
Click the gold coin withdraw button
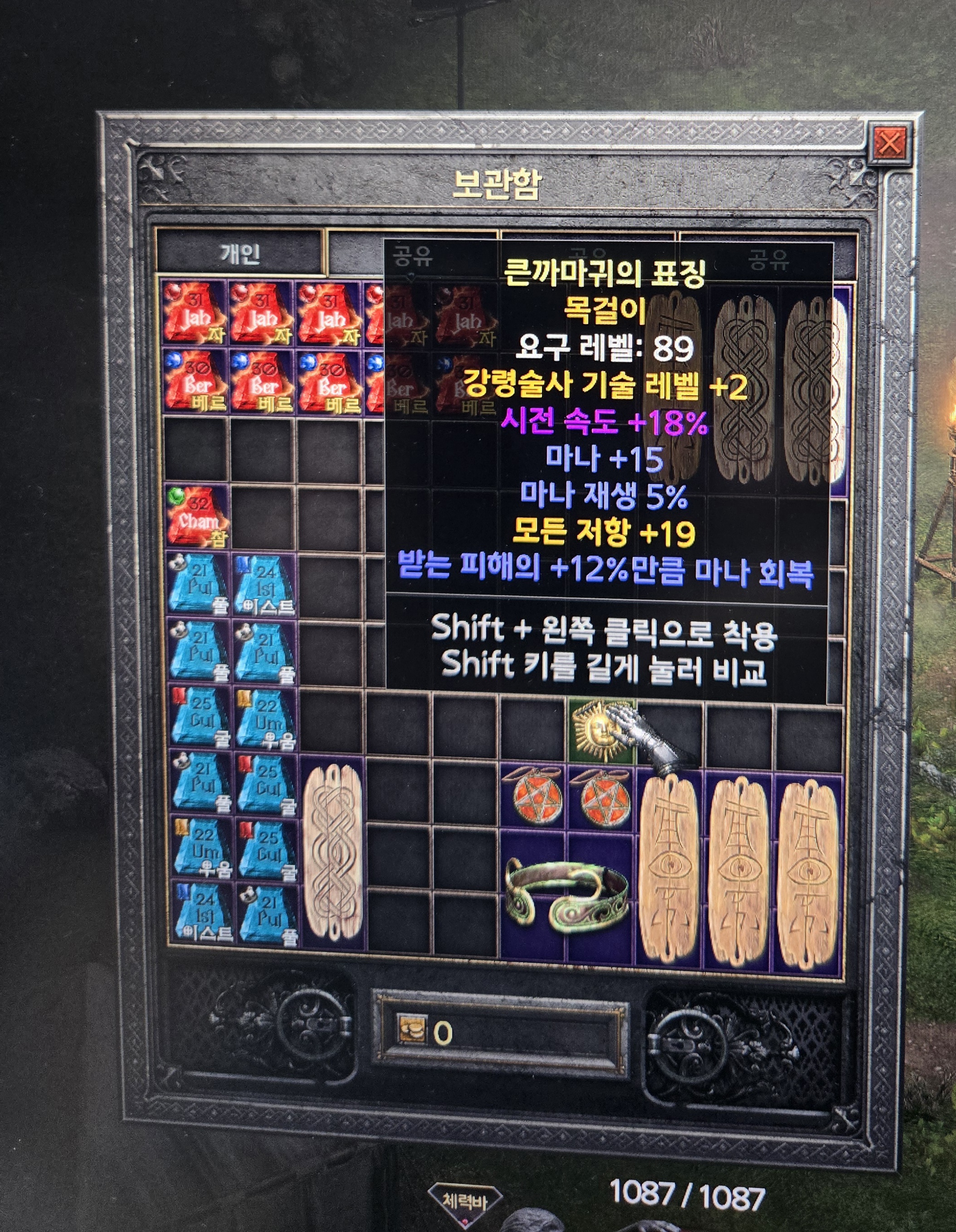coord(411,1032)
